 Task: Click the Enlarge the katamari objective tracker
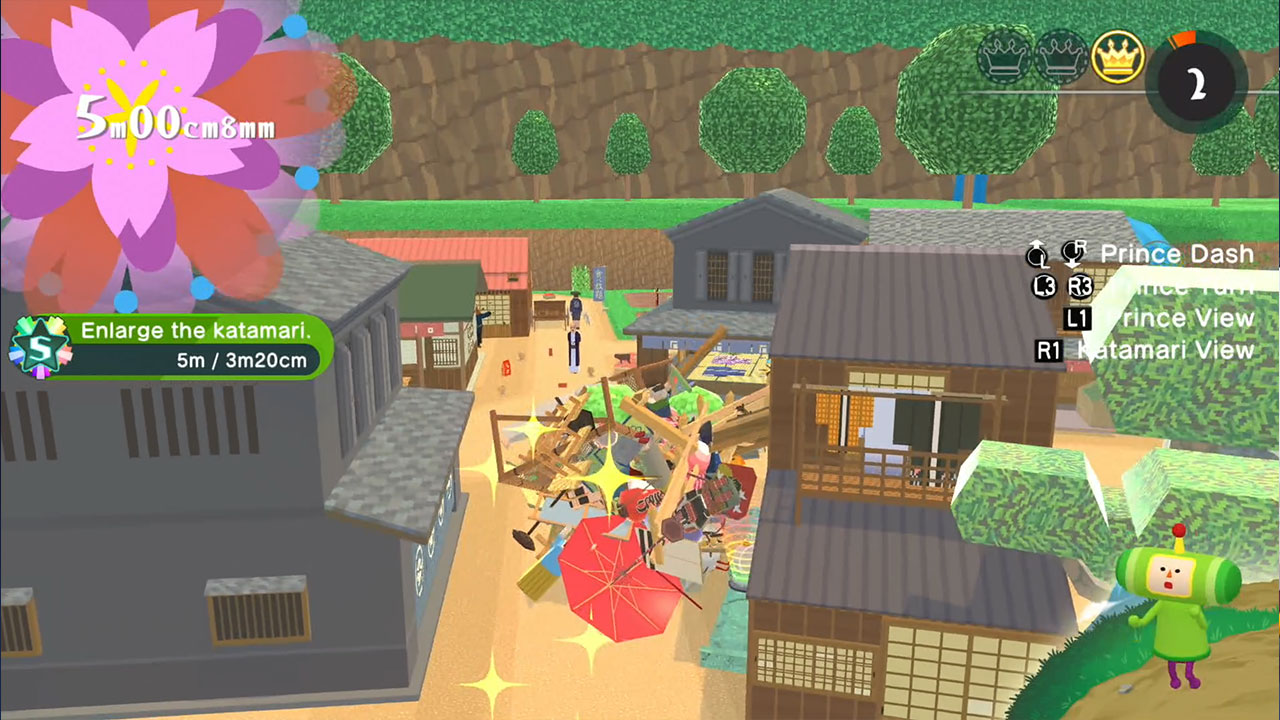[x=192, y=346]
